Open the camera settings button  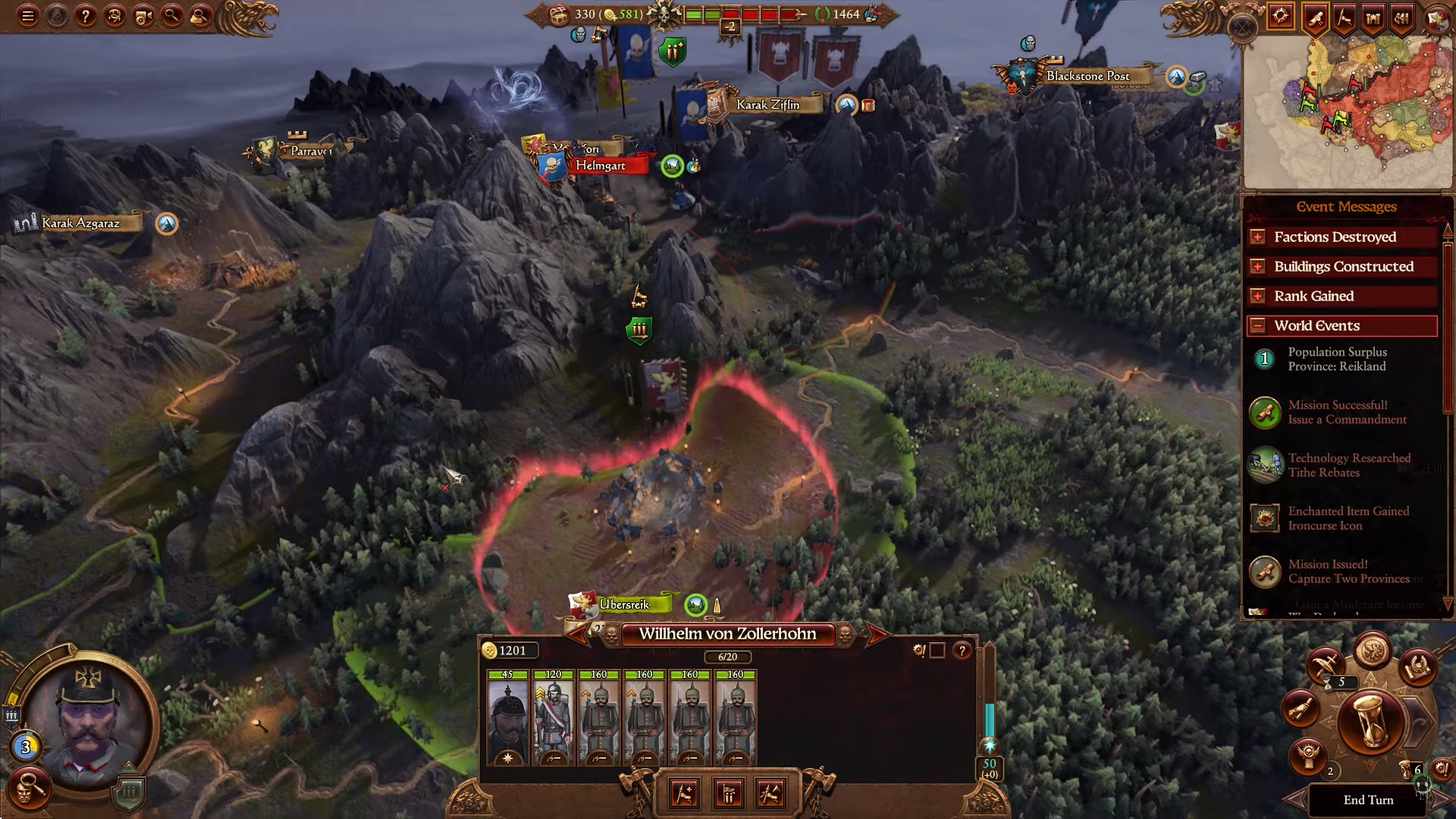point(143,16)
